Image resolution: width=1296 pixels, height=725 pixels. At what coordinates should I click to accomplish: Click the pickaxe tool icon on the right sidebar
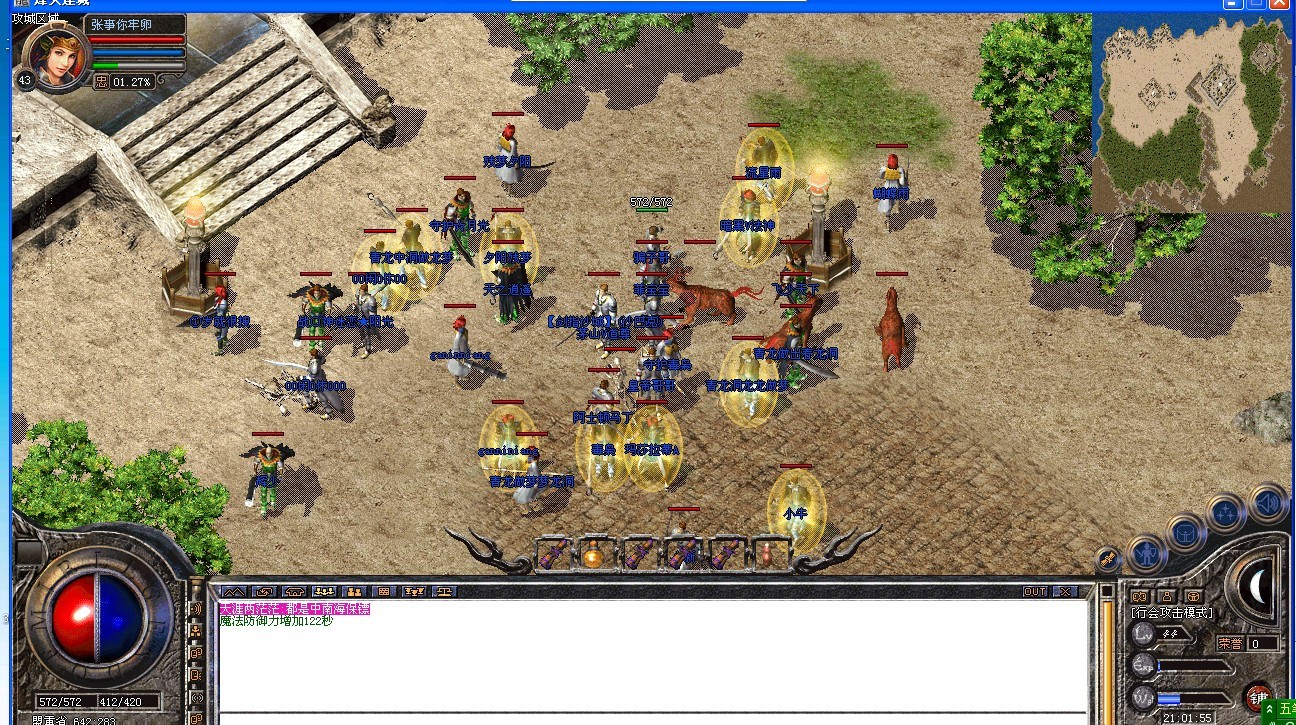pos(1107,558)
